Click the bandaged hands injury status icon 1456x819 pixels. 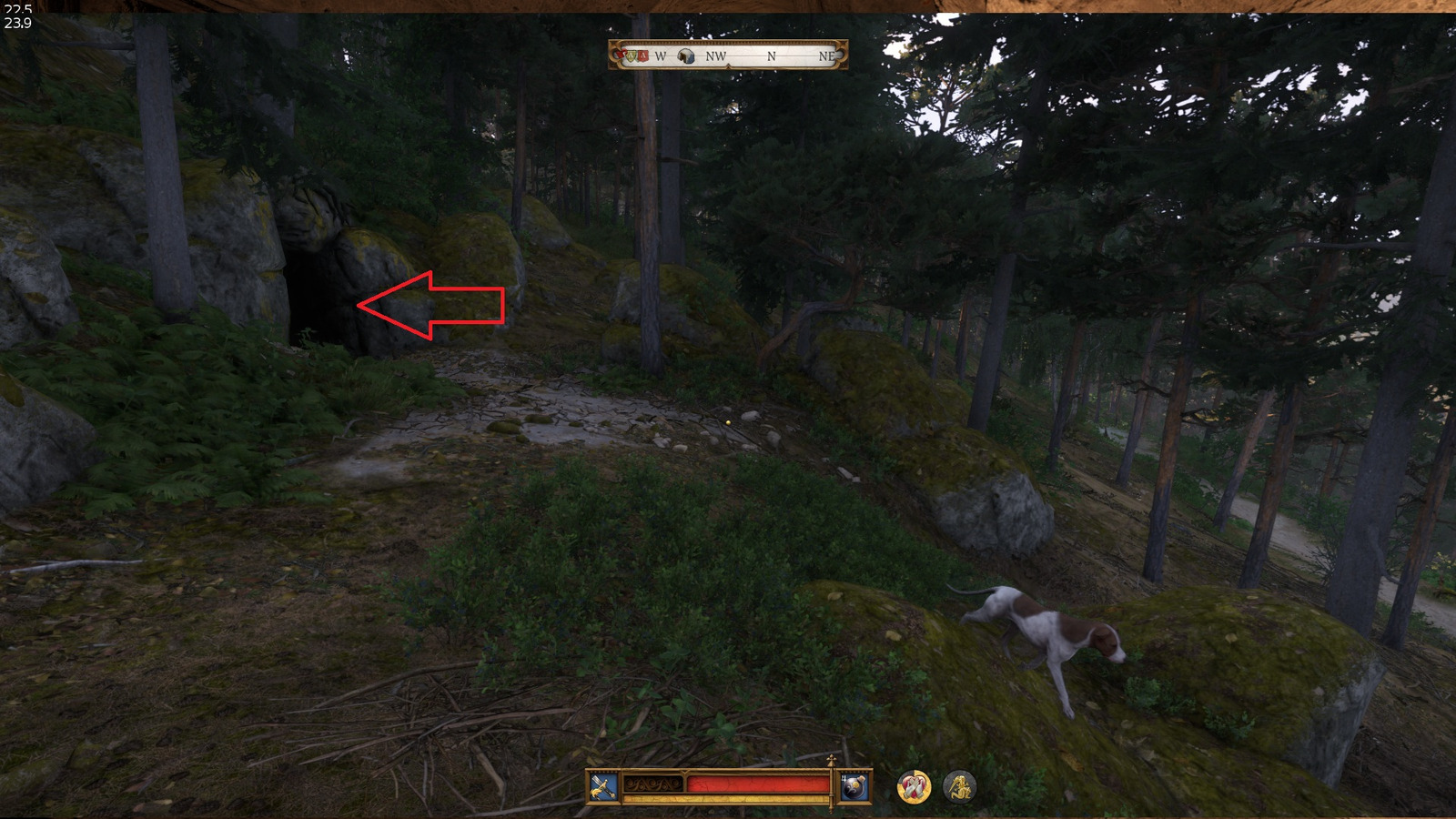click(913, 788)
